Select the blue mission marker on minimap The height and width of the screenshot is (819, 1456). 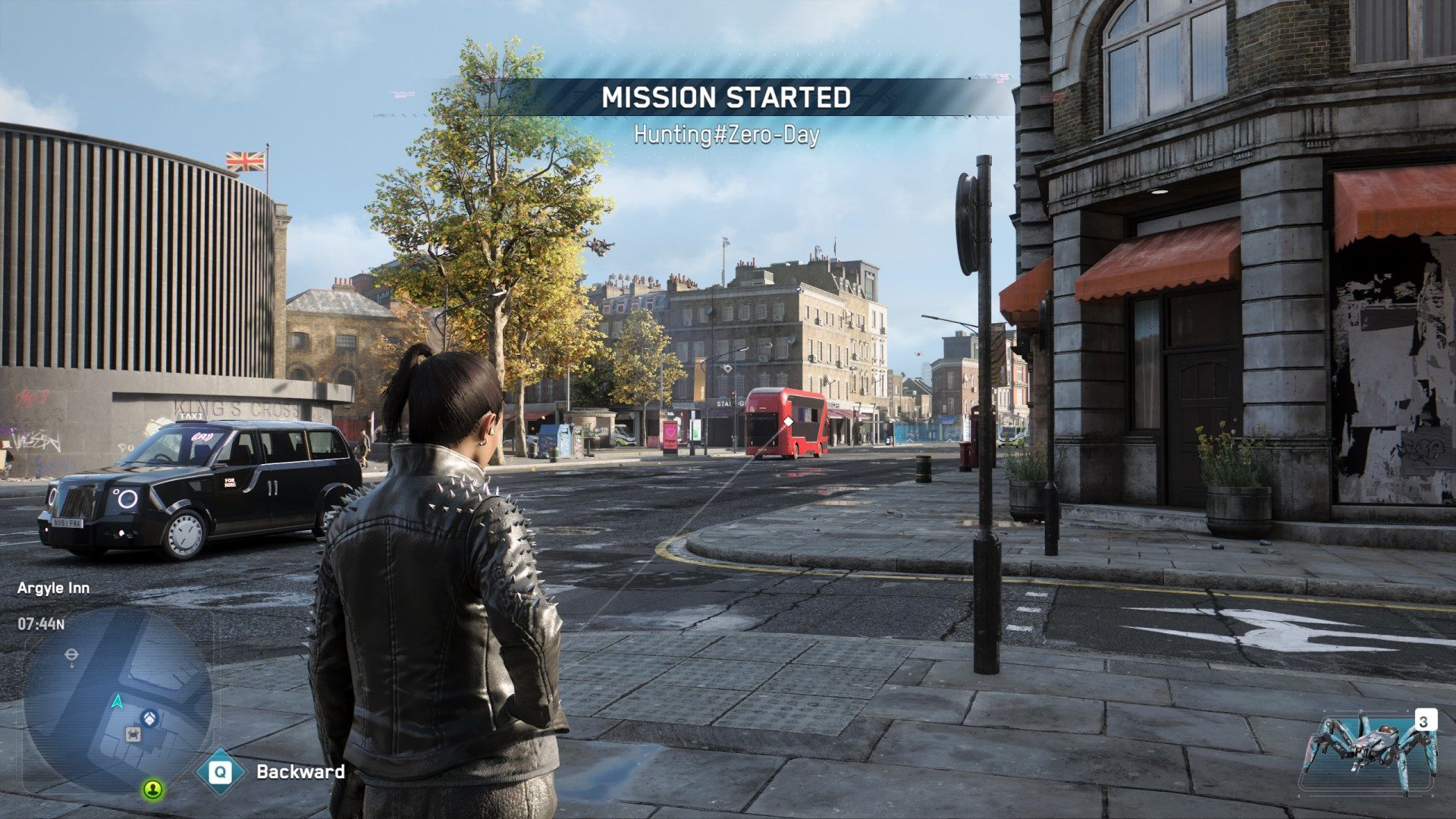coord(149,717)
